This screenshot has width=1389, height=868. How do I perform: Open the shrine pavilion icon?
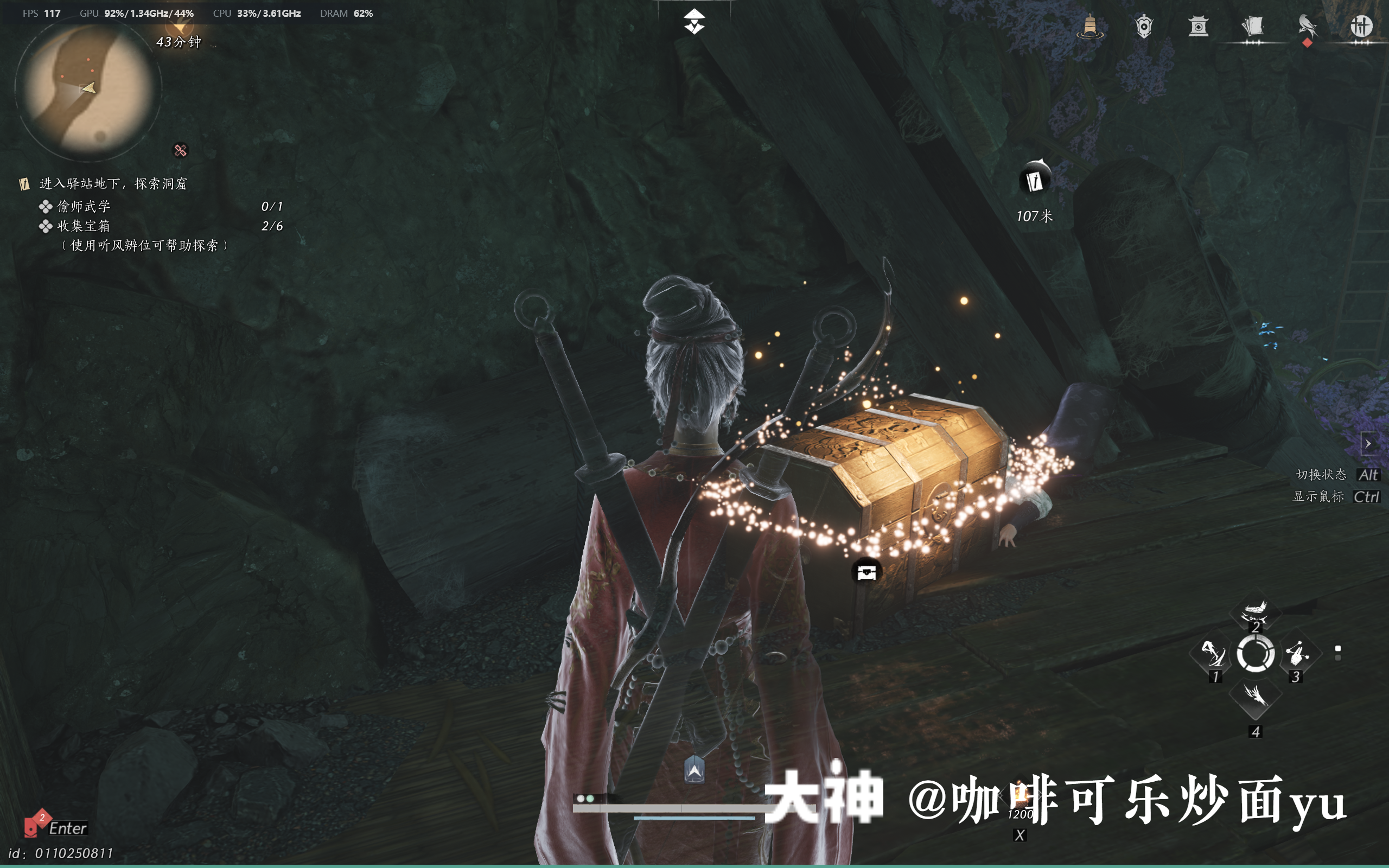tap(1199, 26)
